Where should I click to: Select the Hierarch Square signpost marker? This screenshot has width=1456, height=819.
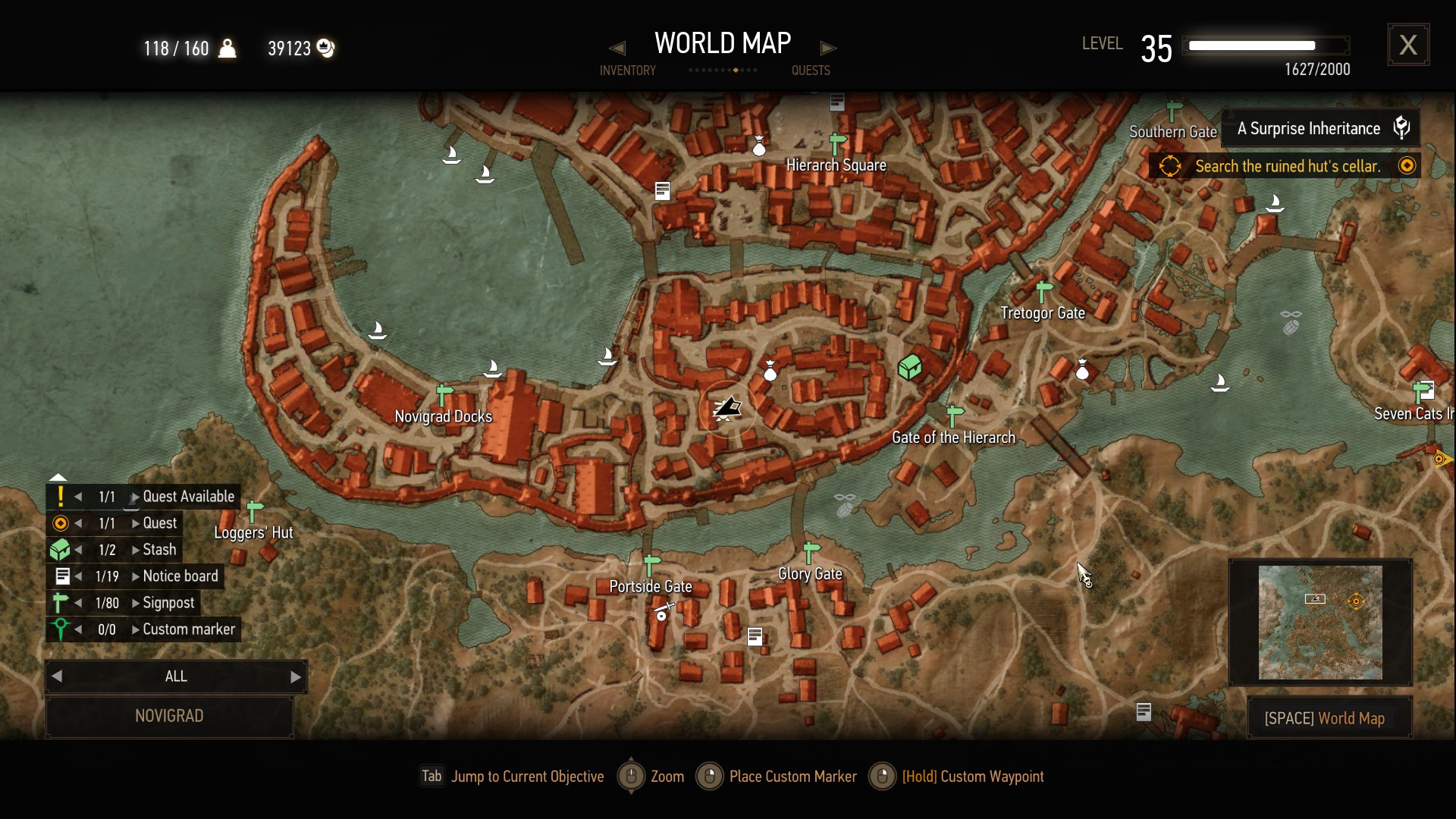837,143
